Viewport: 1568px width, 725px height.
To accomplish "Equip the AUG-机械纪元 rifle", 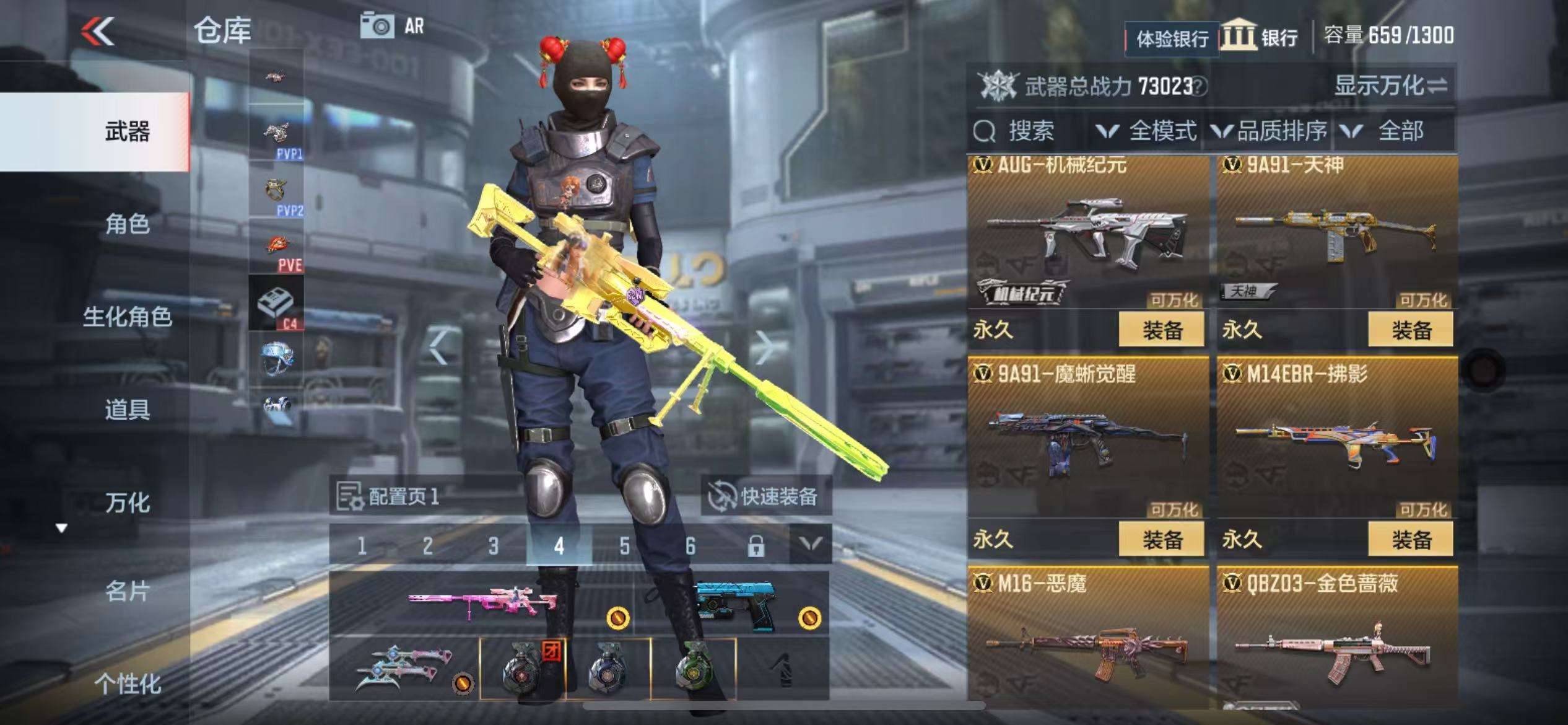I will tap(1161, 330).
